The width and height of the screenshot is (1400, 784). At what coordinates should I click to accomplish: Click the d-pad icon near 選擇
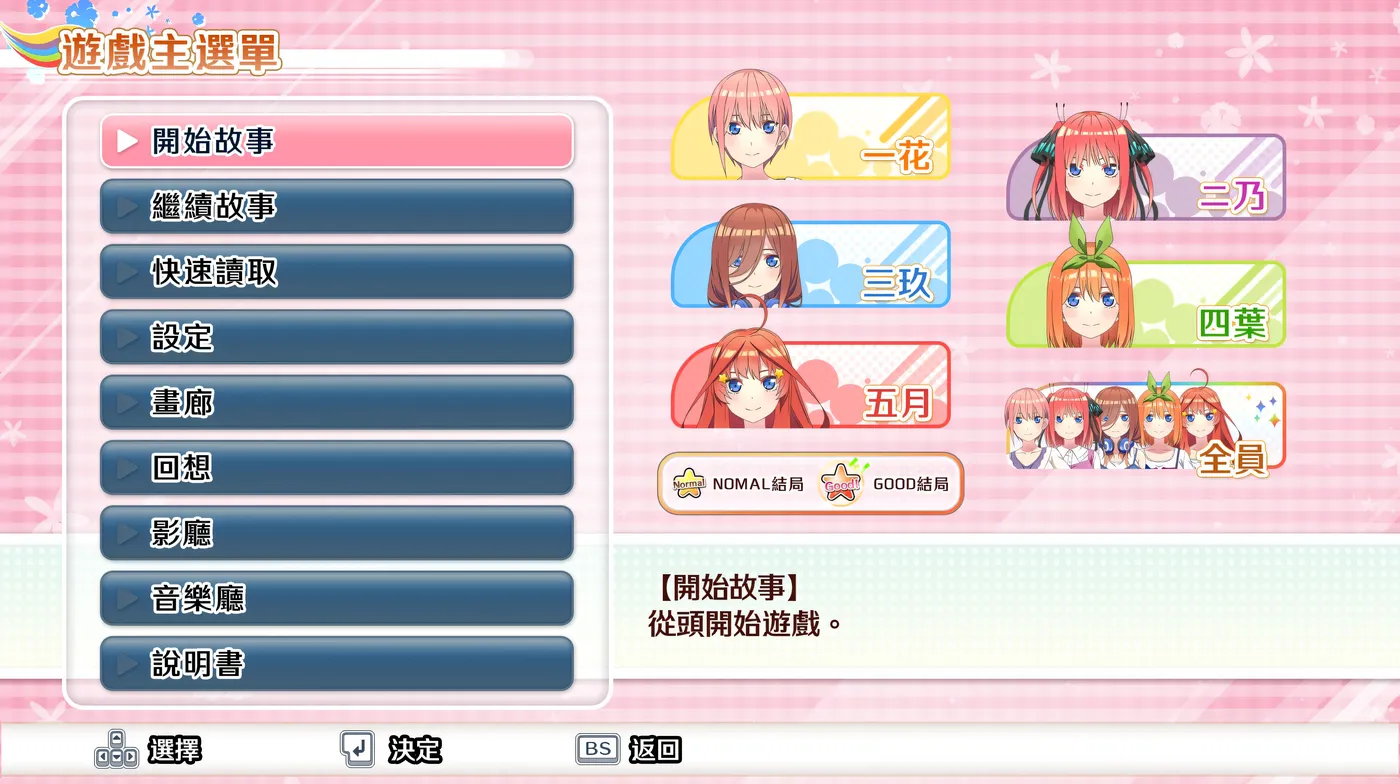click(117, 748)
